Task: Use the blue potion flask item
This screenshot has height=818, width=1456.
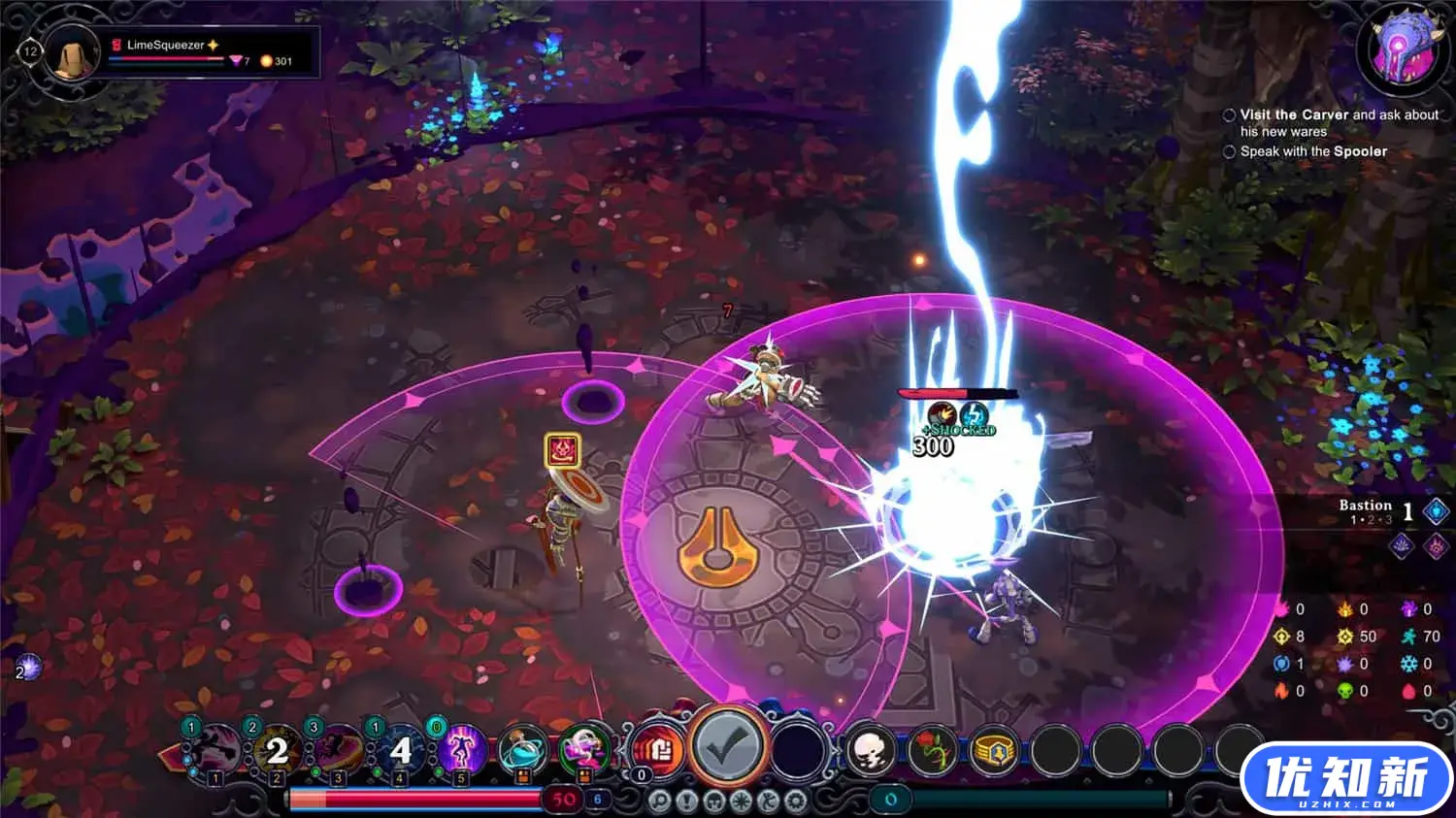Action: pyautogui.click(x=522, y=750)
